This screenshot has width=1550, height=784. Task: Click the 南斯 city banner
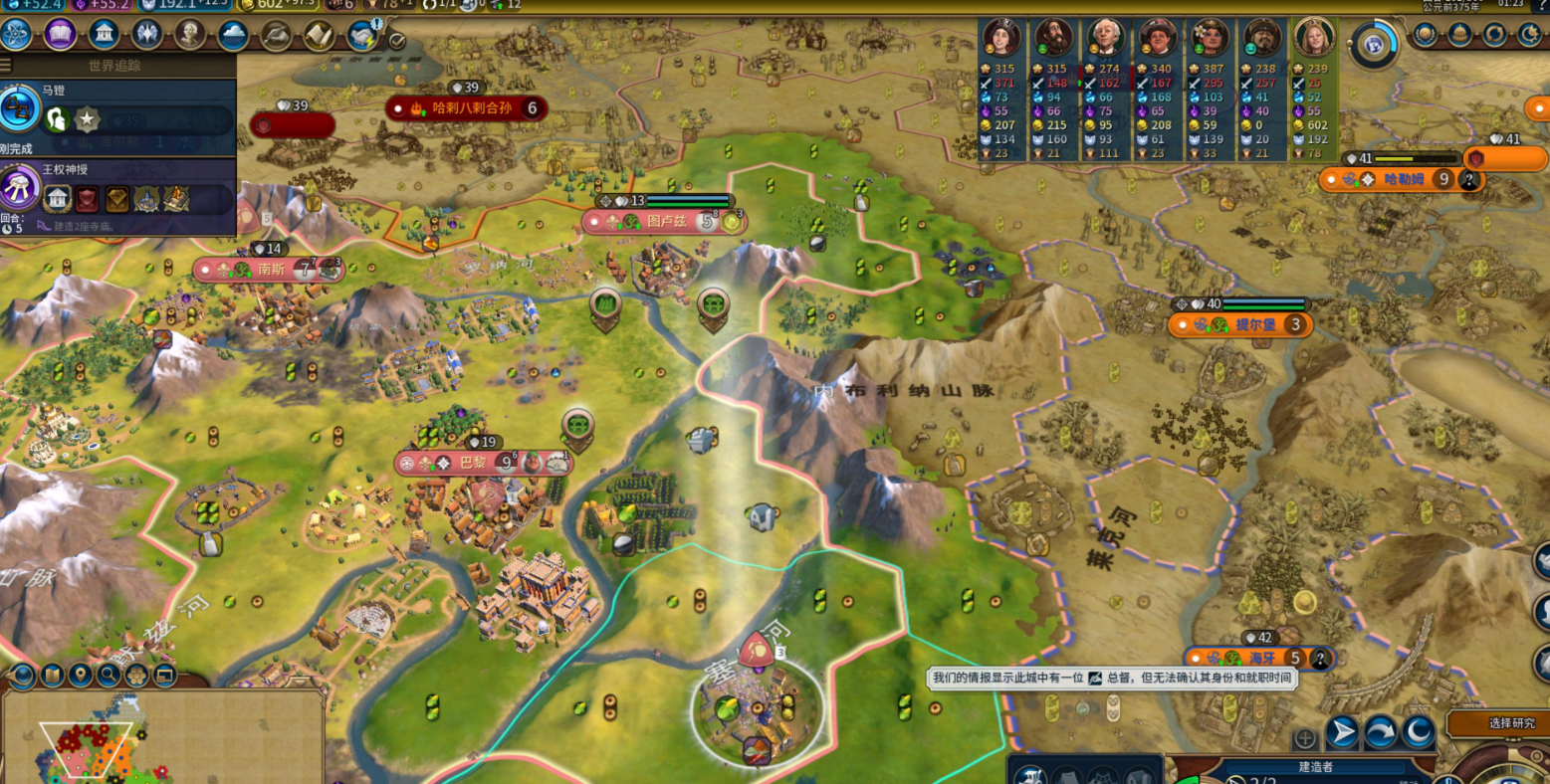(x=270, y=269)
